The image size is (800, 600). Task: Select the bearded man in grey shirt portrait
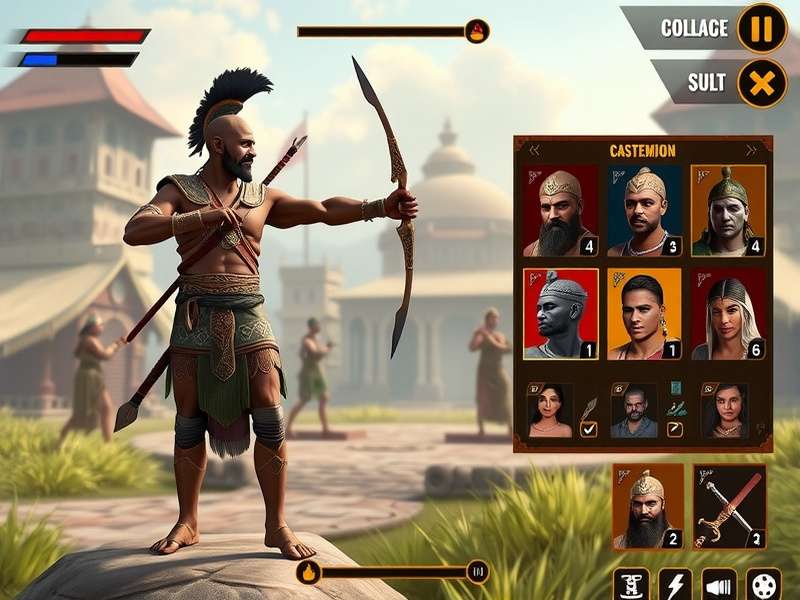(x=634, y=411)
